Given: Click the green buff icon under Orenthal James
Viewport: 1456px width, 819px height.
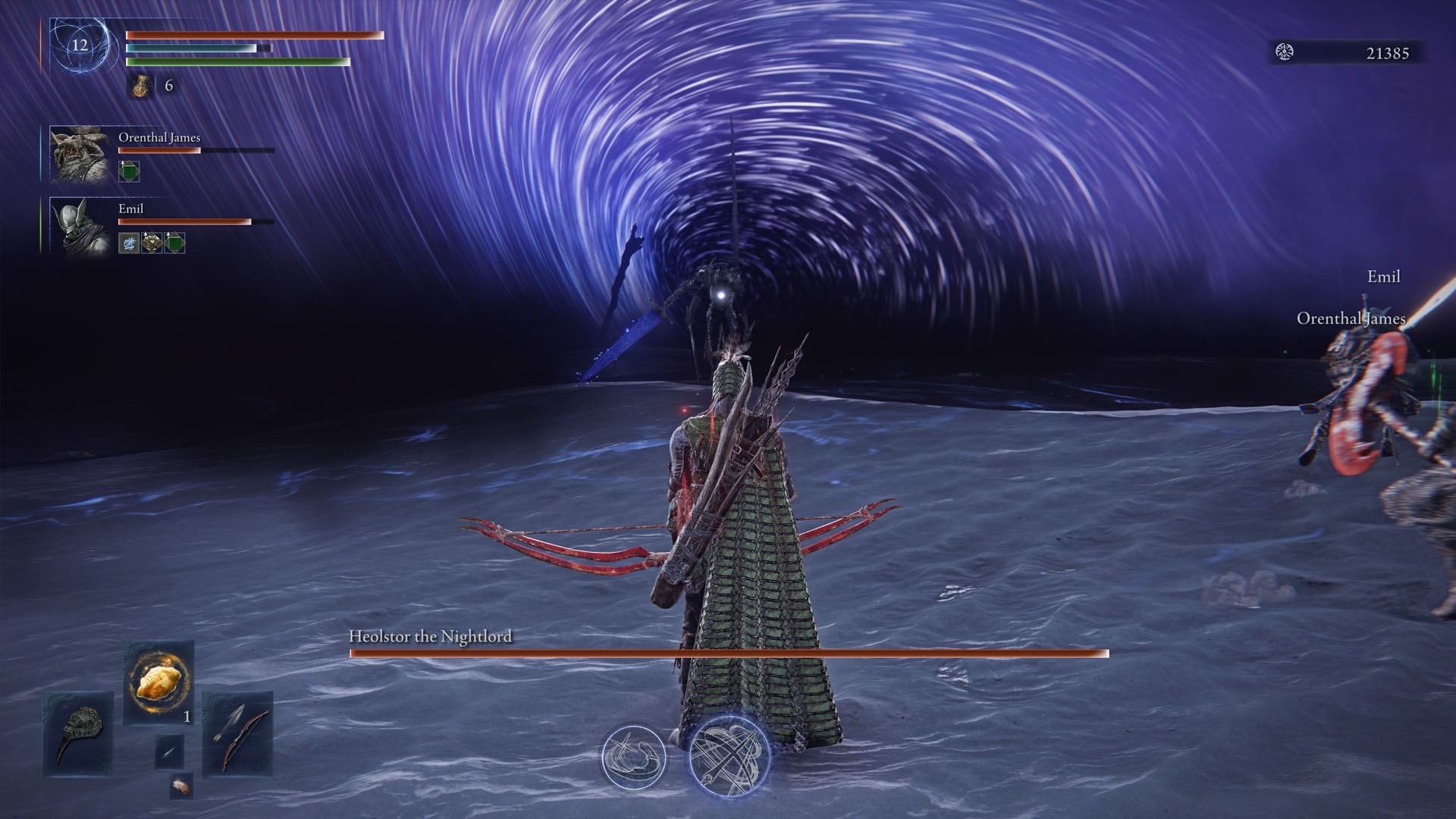Looking at the screenshot, I should (129, 171).
